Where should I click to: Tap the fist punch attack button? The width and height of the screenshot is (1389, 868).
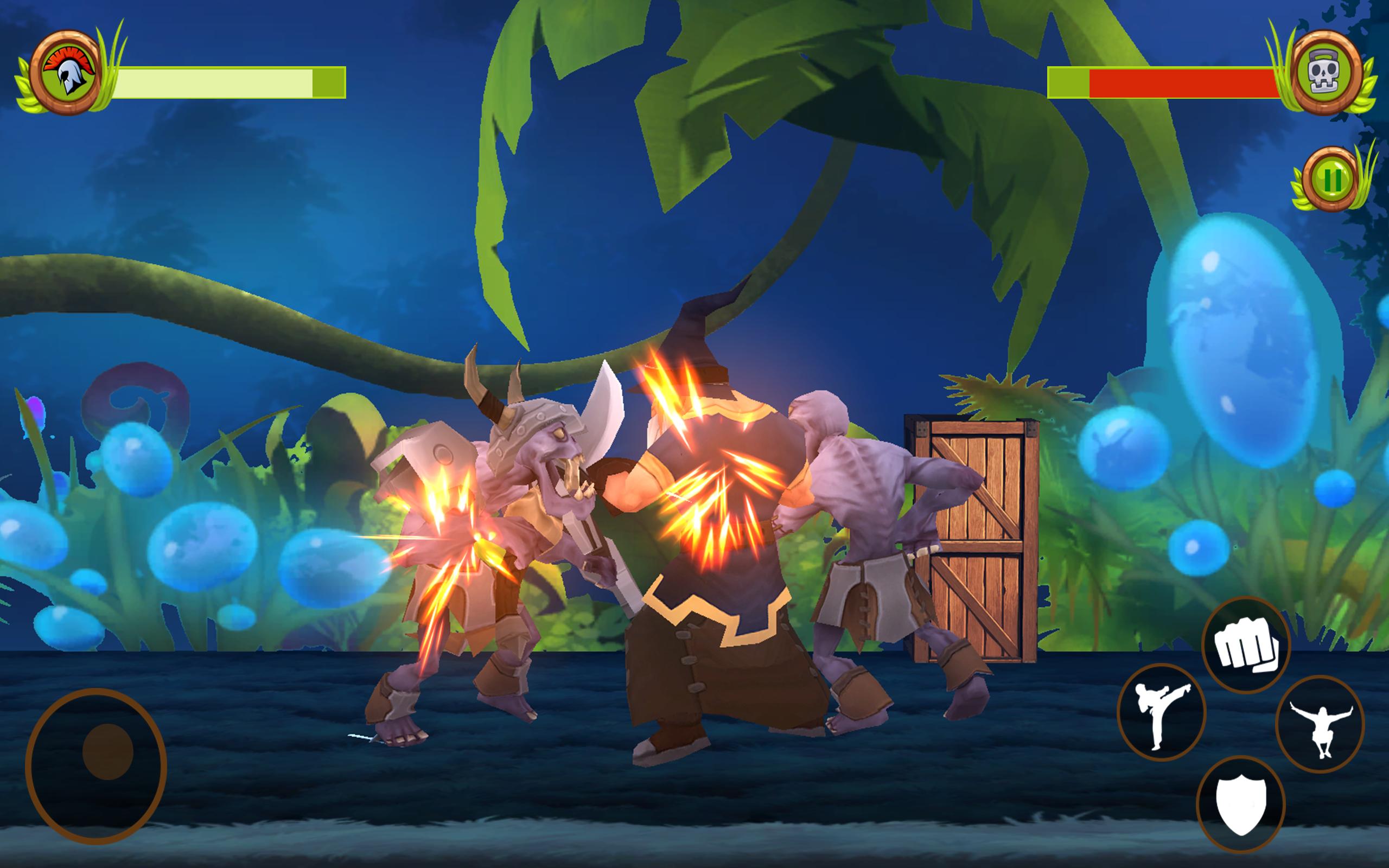point(1246,646)
